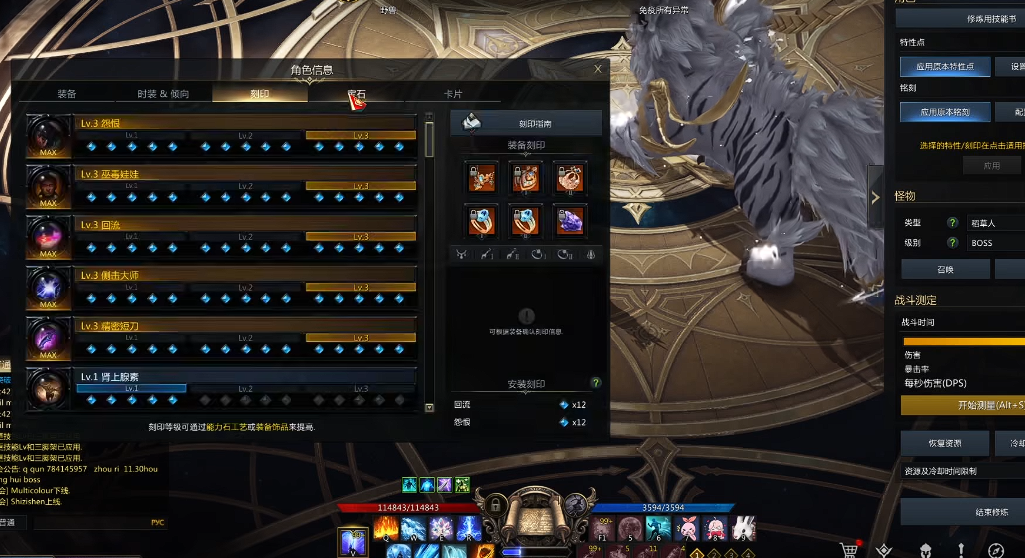The height and width of the screenshot is (558, 1025).
Task: Open the shop cart icon
Action: point(851,550)
